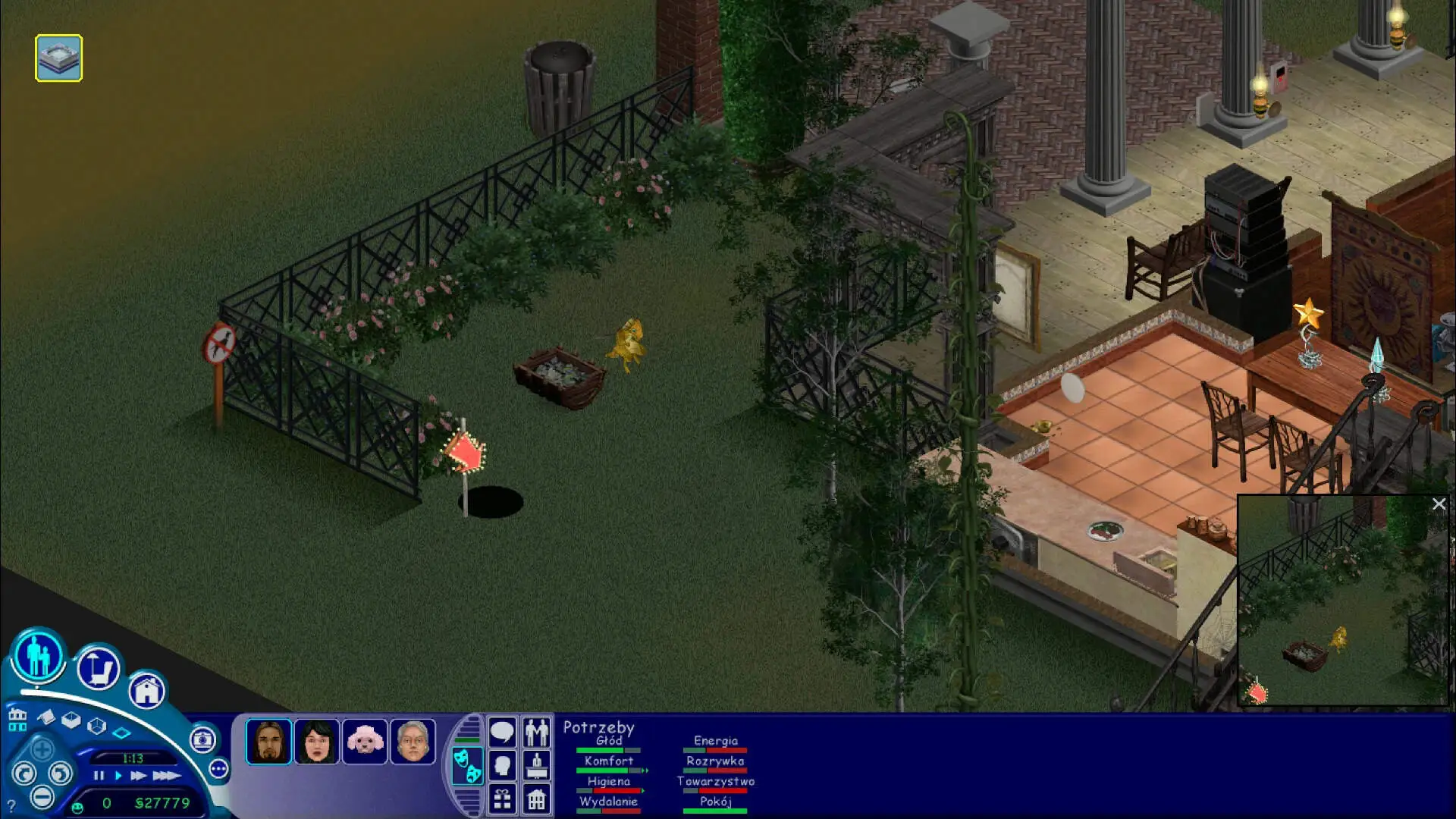
Task: Set game speed to normal play
Action: tap(118, 775)
